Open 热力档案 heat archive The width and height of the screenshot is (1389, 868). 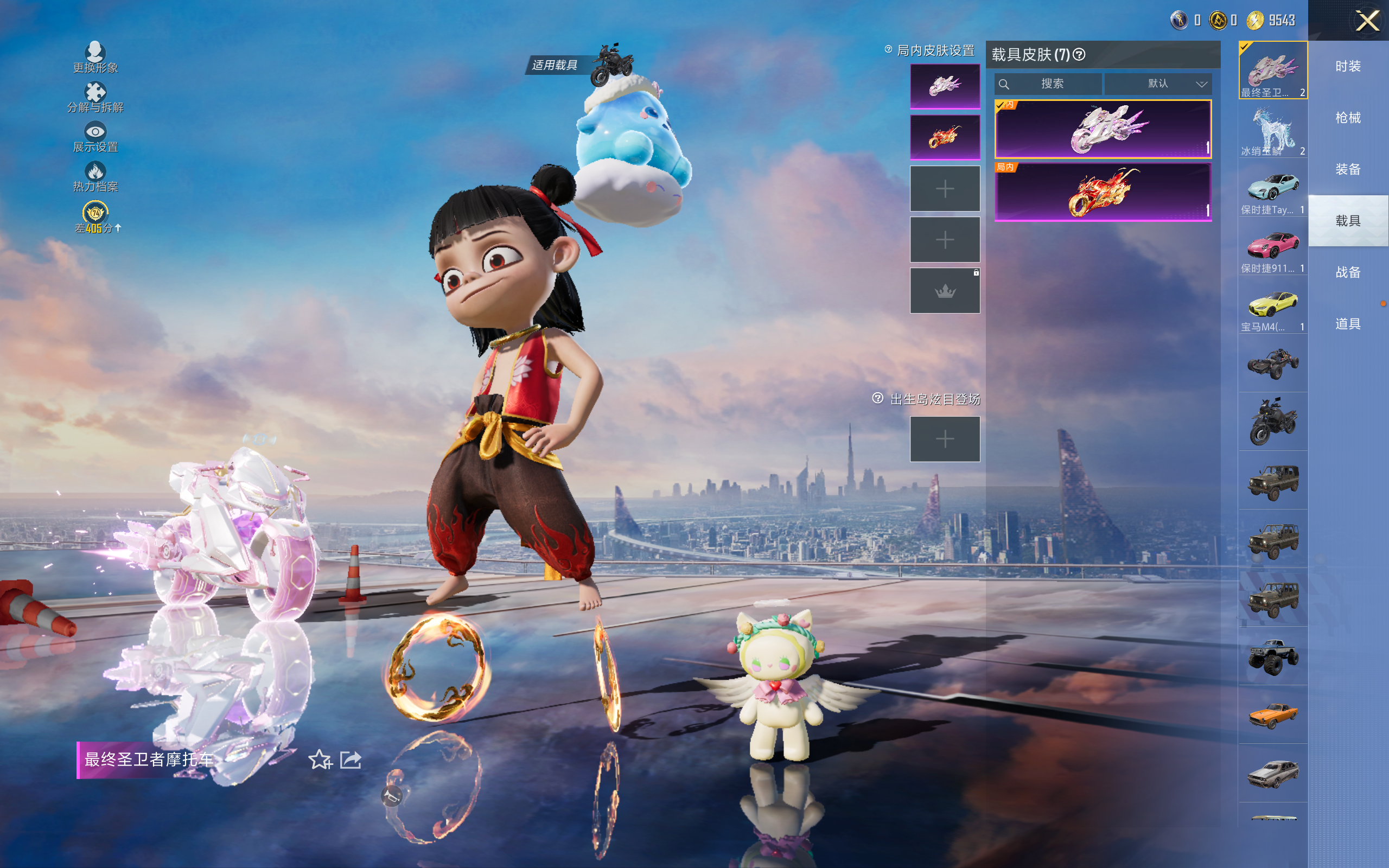click(95, 176)
